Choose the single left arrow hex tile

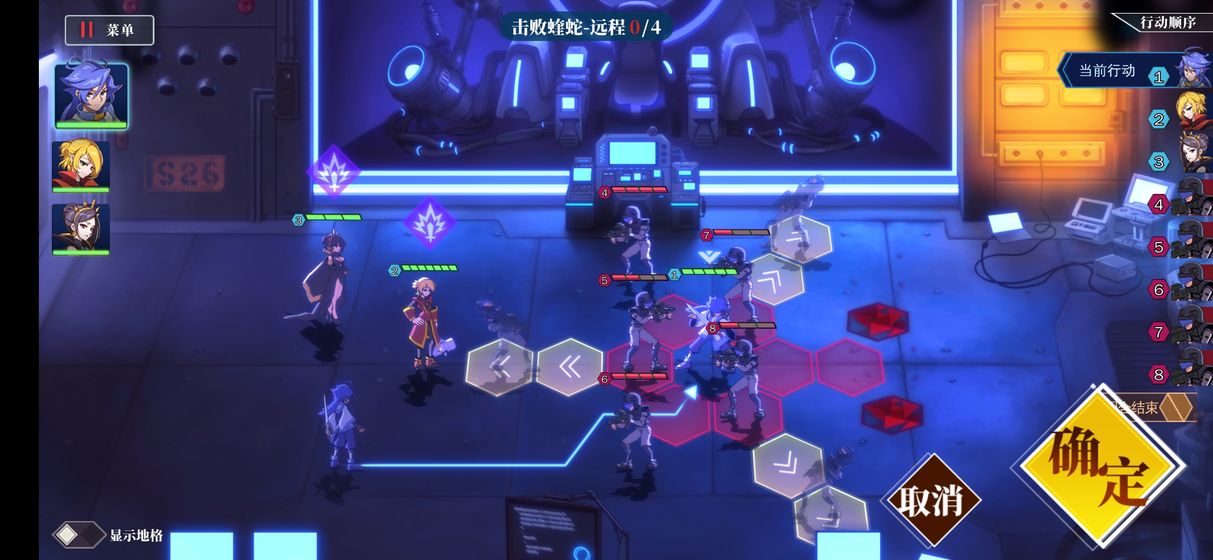click(500, 368)
